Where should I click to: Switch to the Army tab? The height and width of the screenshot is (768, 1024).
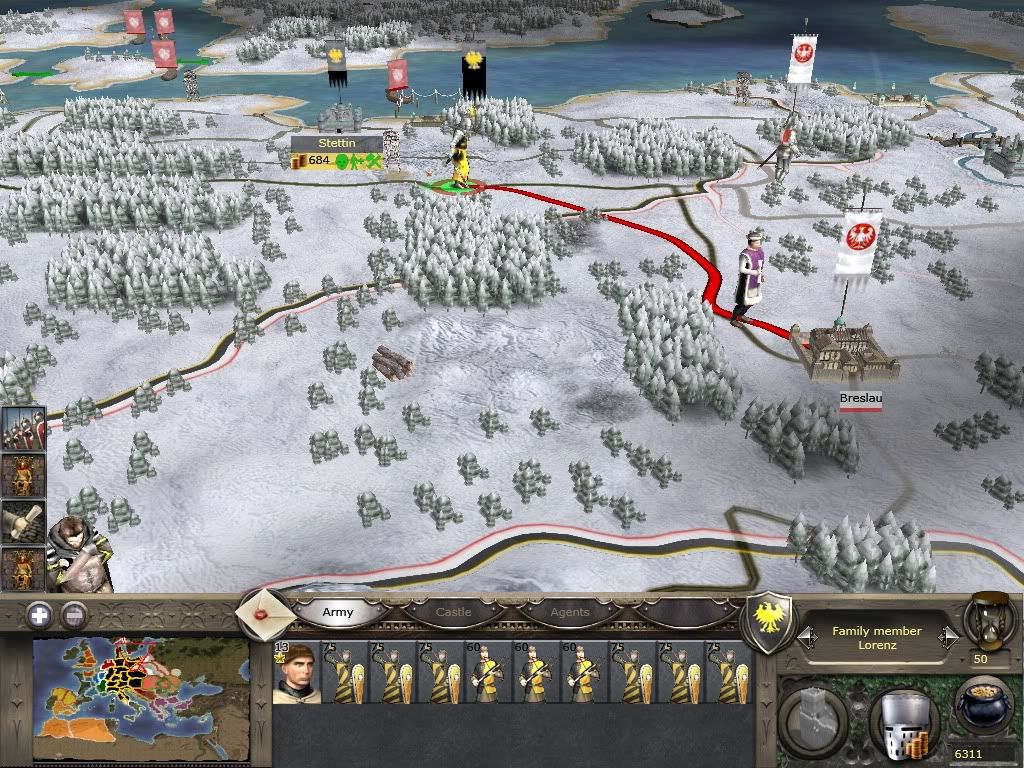(x=338, y=612)
